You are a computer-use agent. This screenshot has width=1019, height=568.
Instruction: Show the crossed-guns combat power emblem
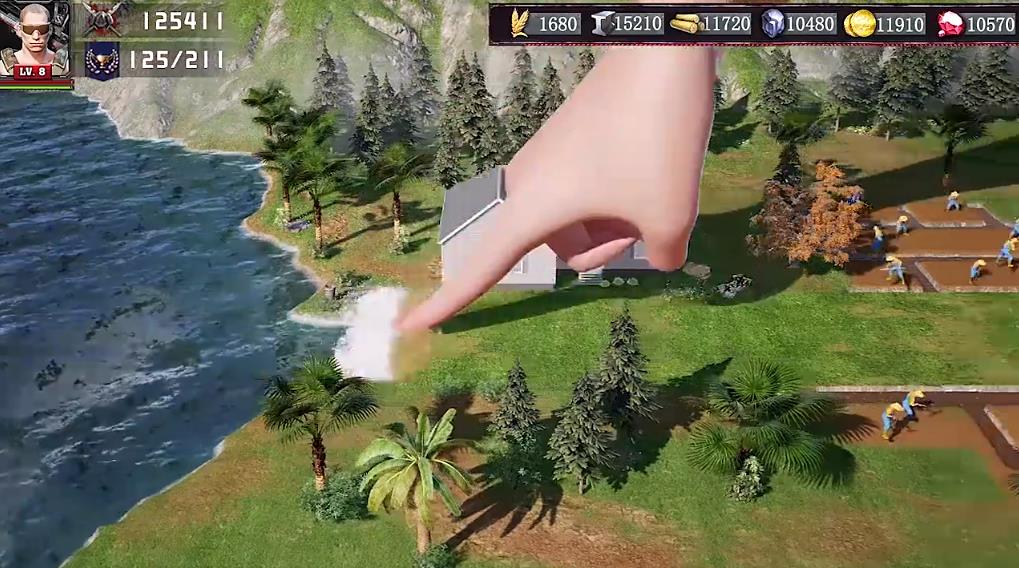(101, 19)
